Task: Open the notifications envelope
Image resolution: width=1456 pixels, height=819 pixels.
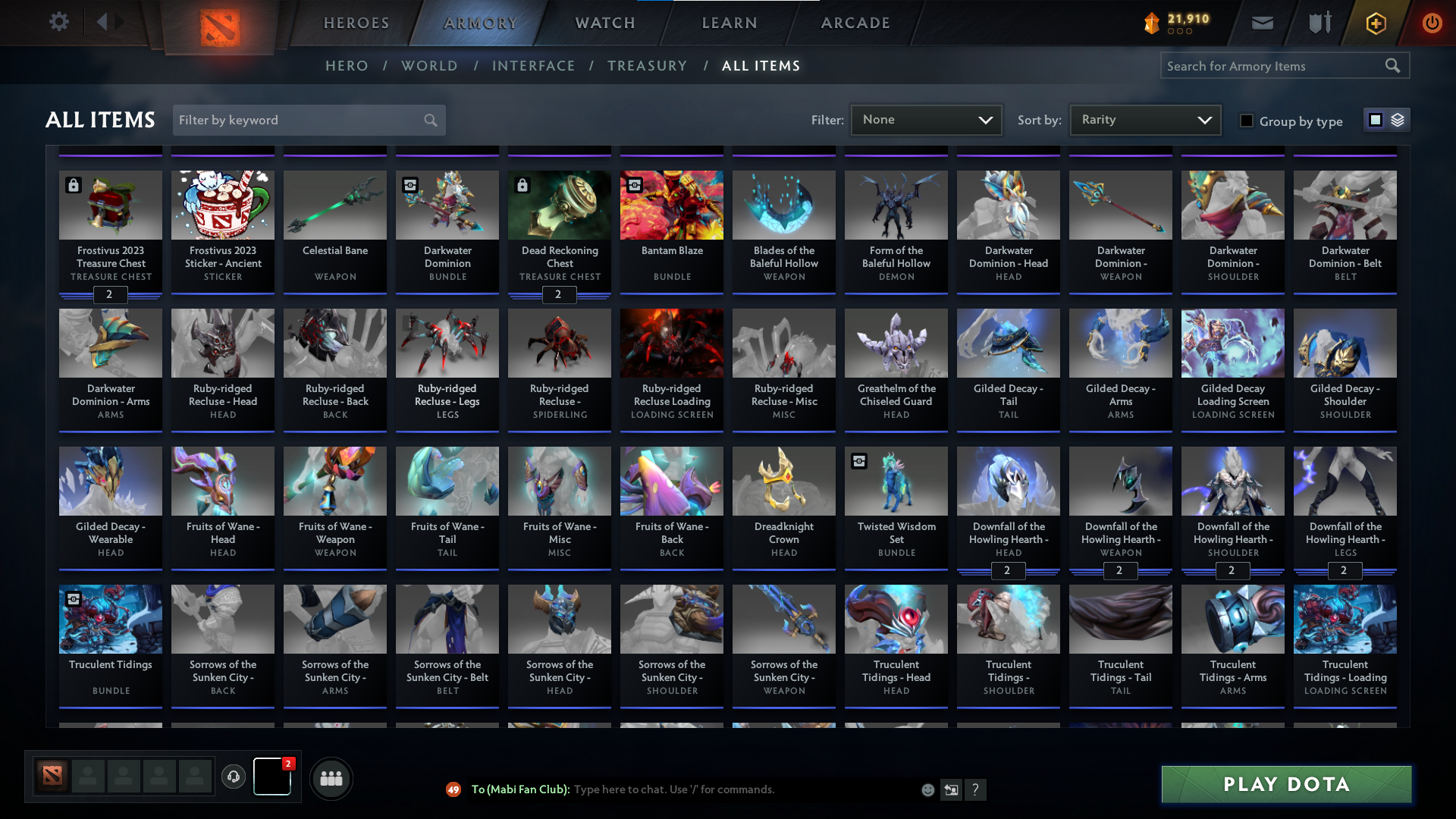Action: [1261, 23]
